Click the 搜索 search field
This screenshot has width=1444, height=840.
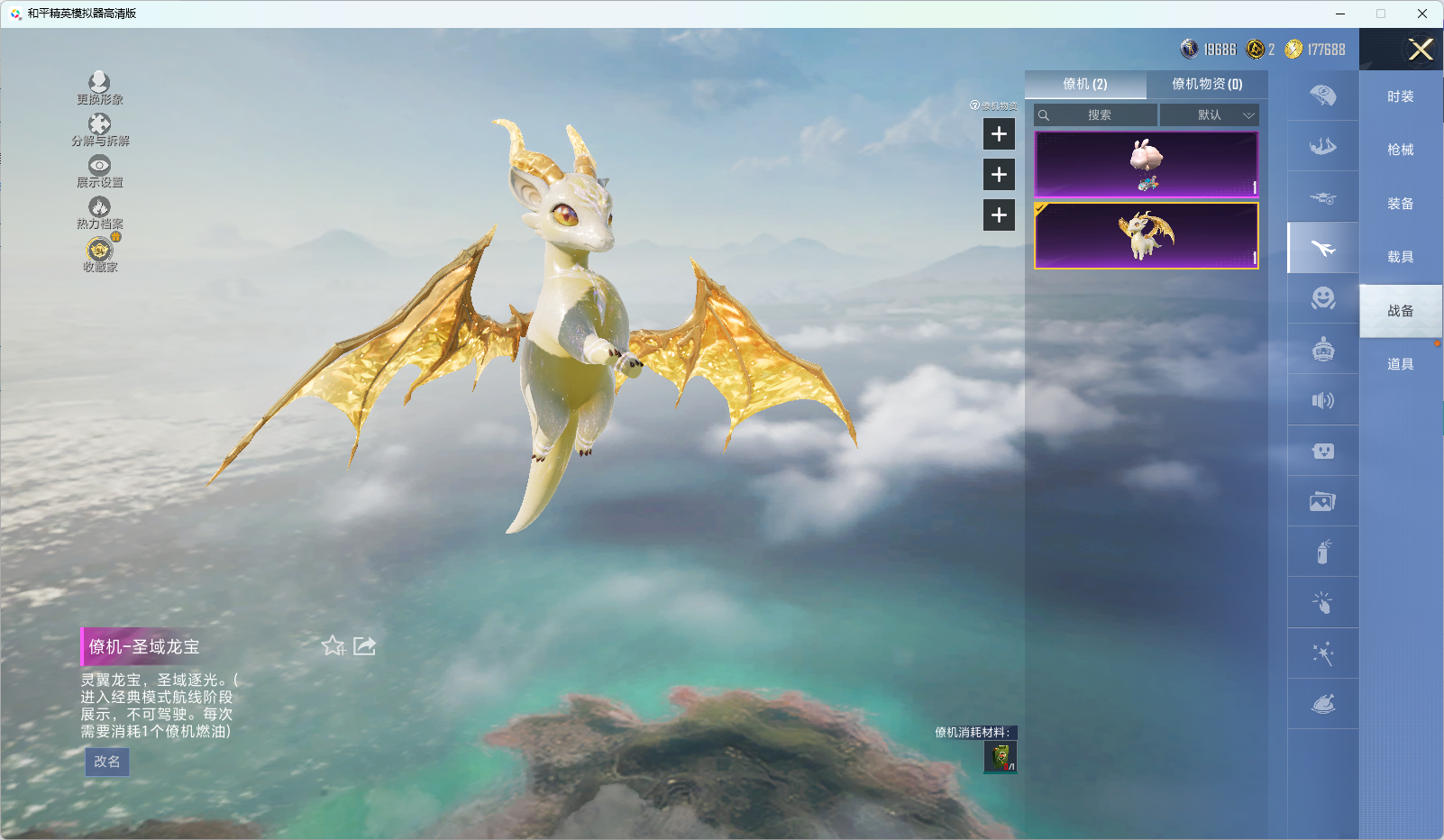tap(1097, 115)
